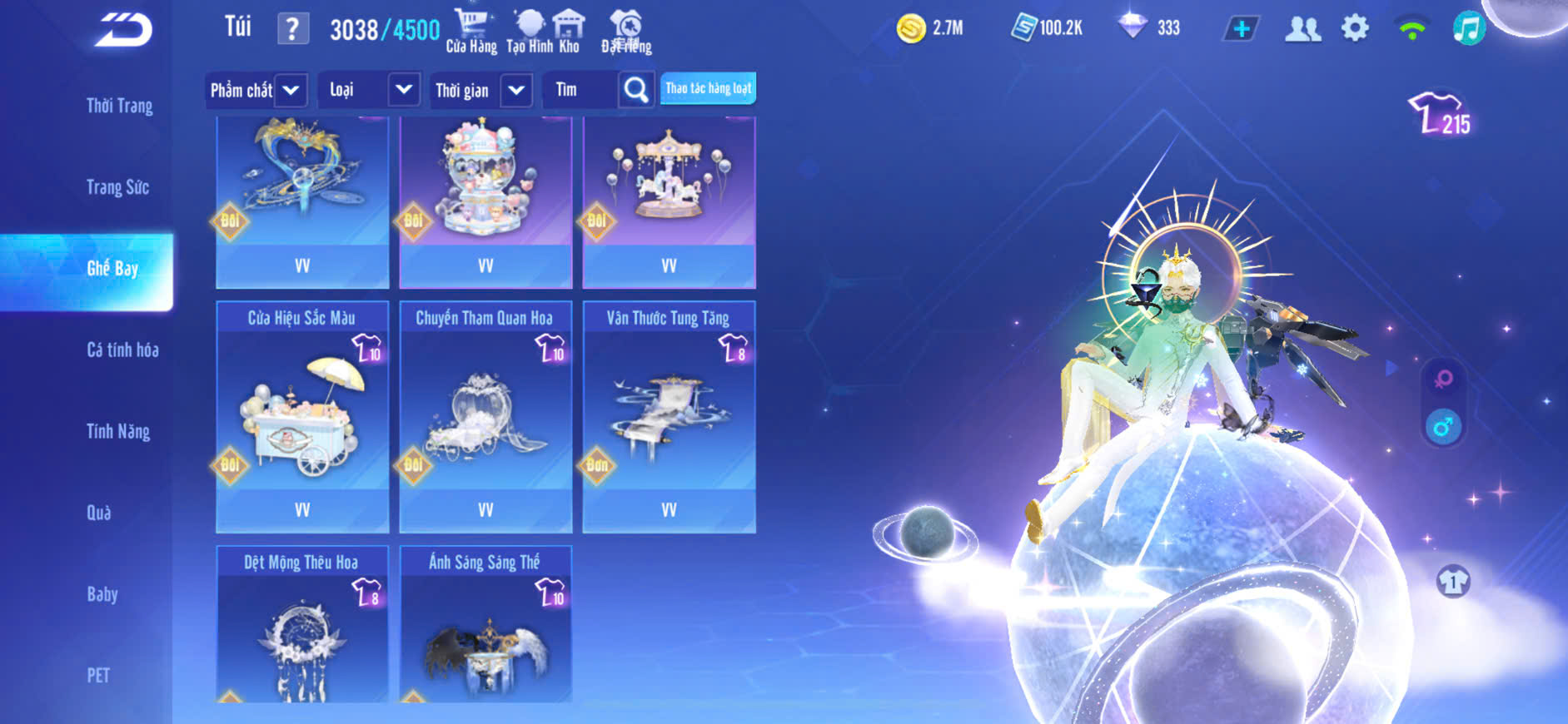Switch to the Quà tab
This screenshot has width=1568, height=724.
pyautogui.click(x=99, y=513)
